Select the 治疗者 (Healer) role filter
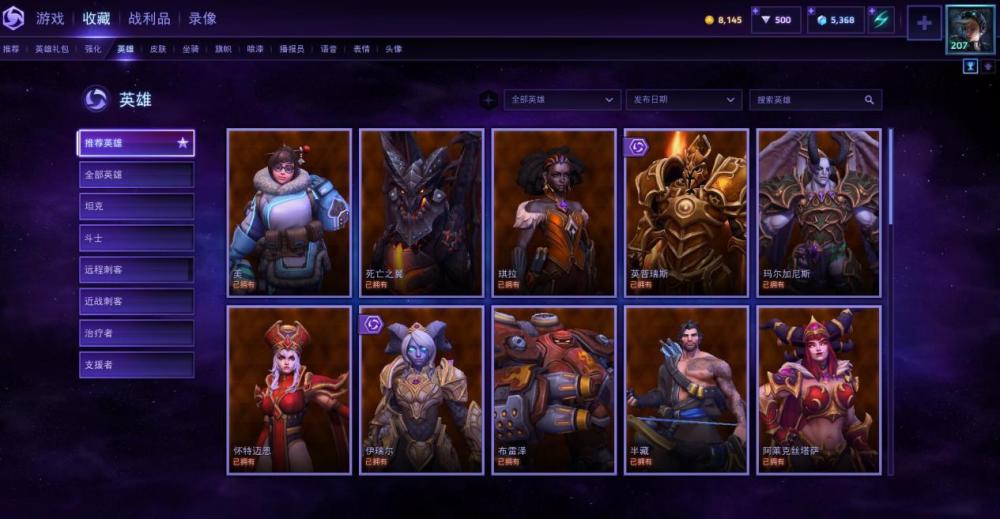 136,333
